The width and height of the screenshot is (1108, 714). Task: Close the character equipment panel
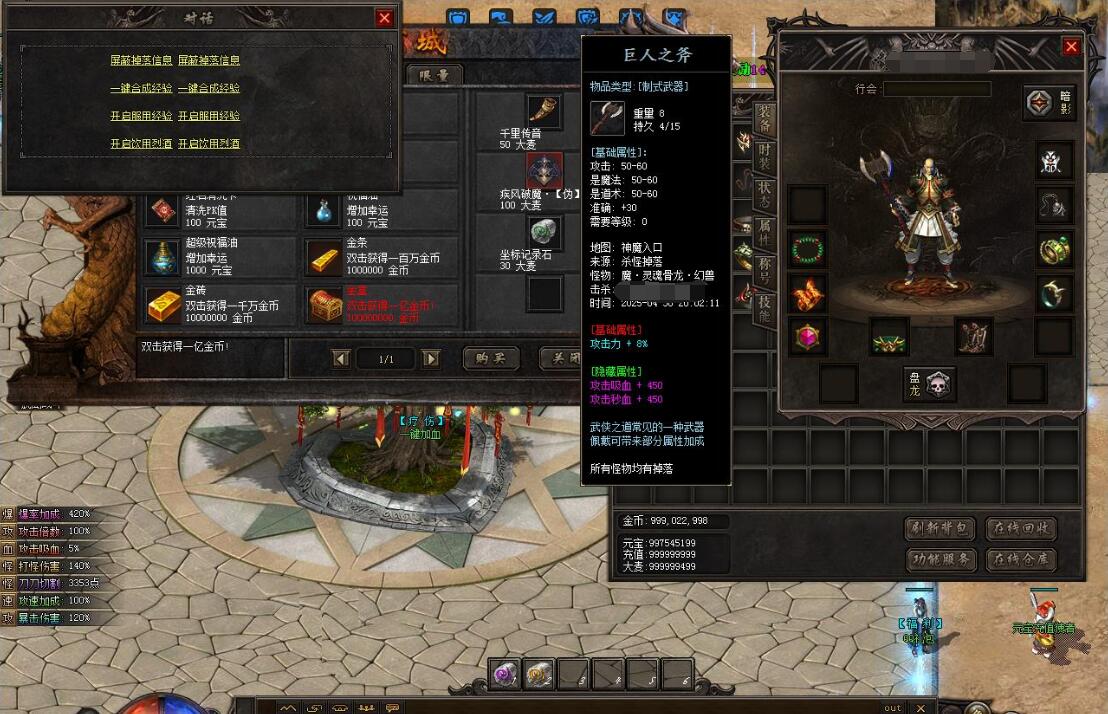[1071, 47]
